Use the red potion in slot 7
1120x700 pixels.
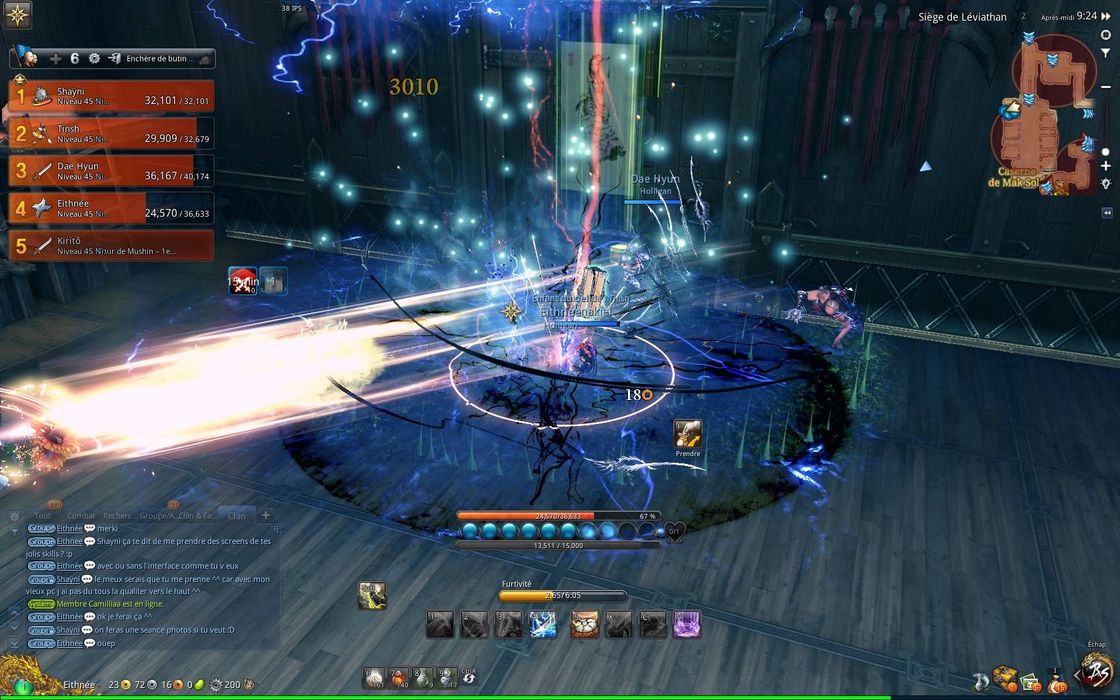[x=398, y=678]
